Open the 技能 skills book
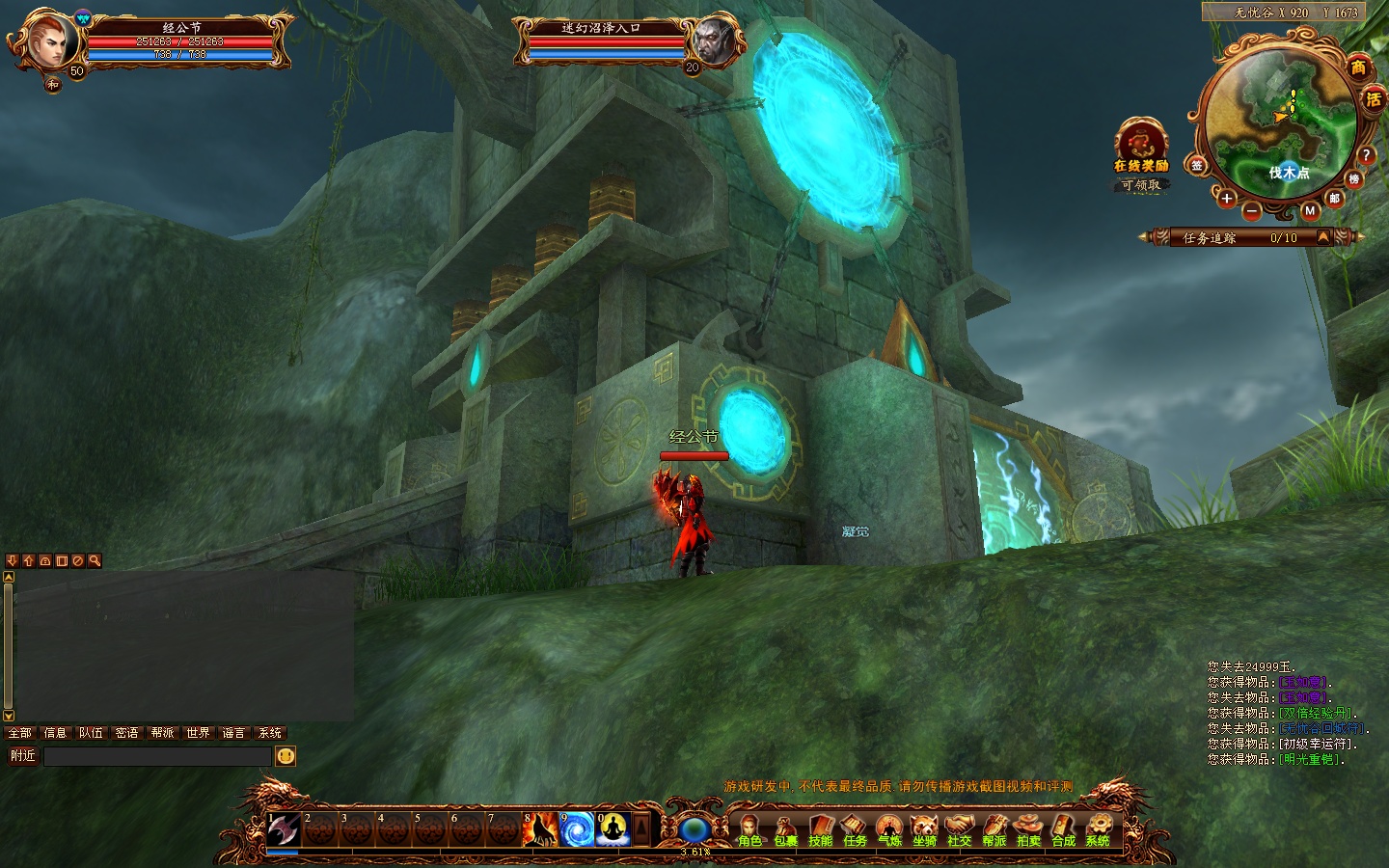 820,828
